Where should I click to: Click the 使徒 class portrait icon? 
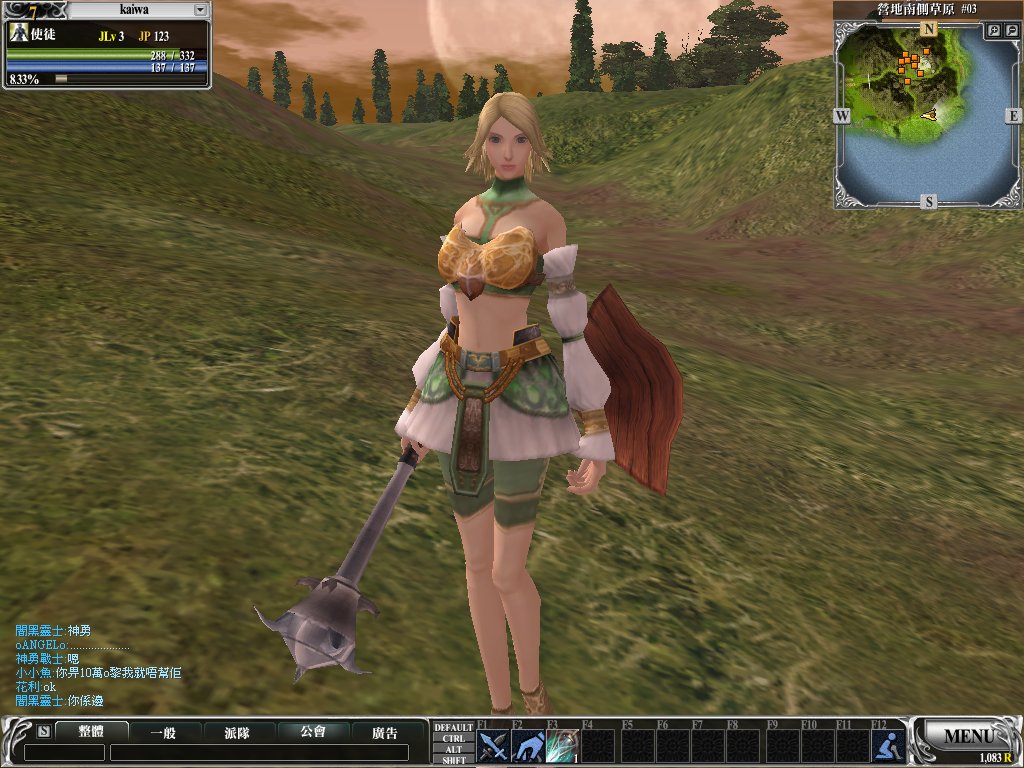pyautogui.click(x=18, y=33)
